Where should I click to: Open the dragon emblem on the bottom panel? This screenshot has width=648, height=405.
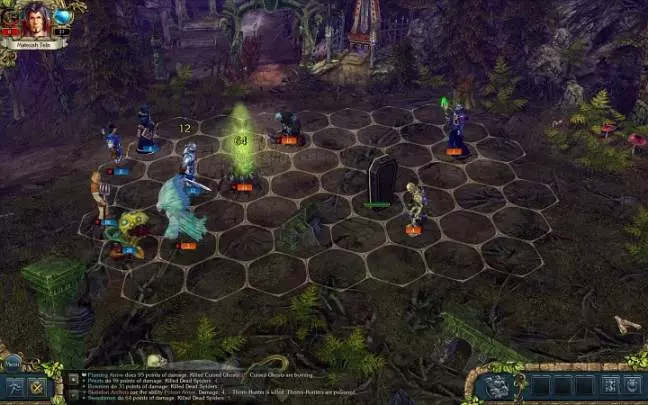pos(496,386)
